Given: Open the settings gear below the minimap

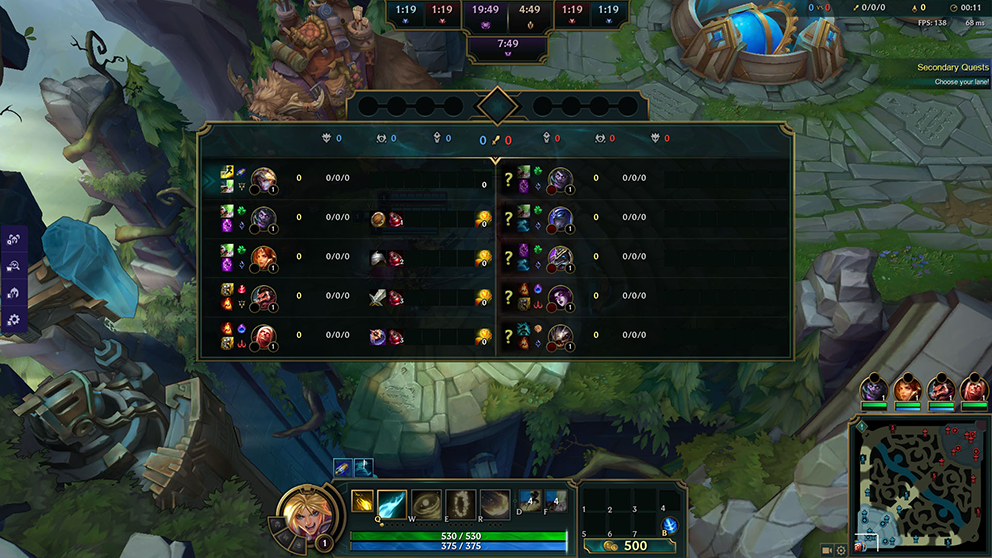Looking at the screenshot, I should [x=841, y=550].
